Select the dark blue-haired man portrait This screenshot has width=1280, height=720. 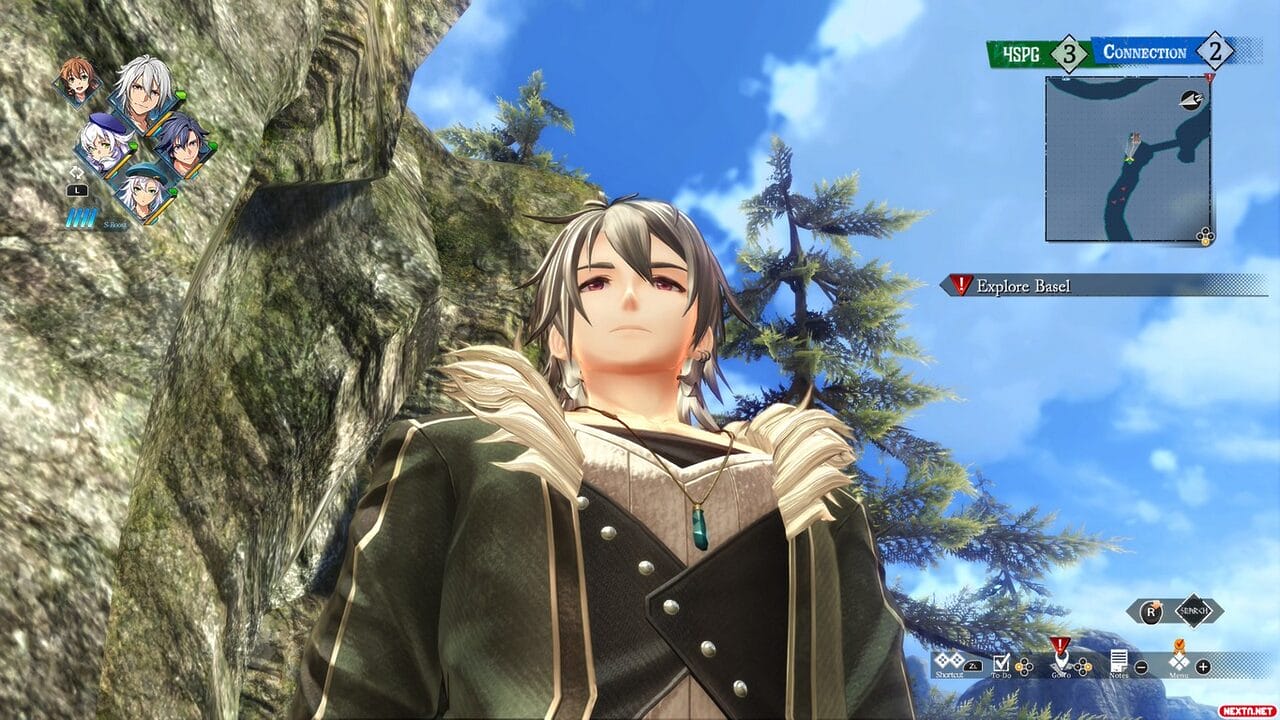(181, 142)
